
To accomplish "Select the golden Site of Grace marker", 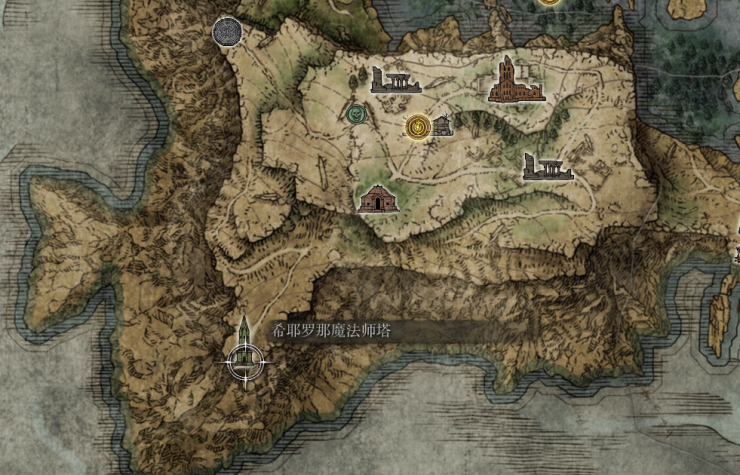I will click(418, 126).
